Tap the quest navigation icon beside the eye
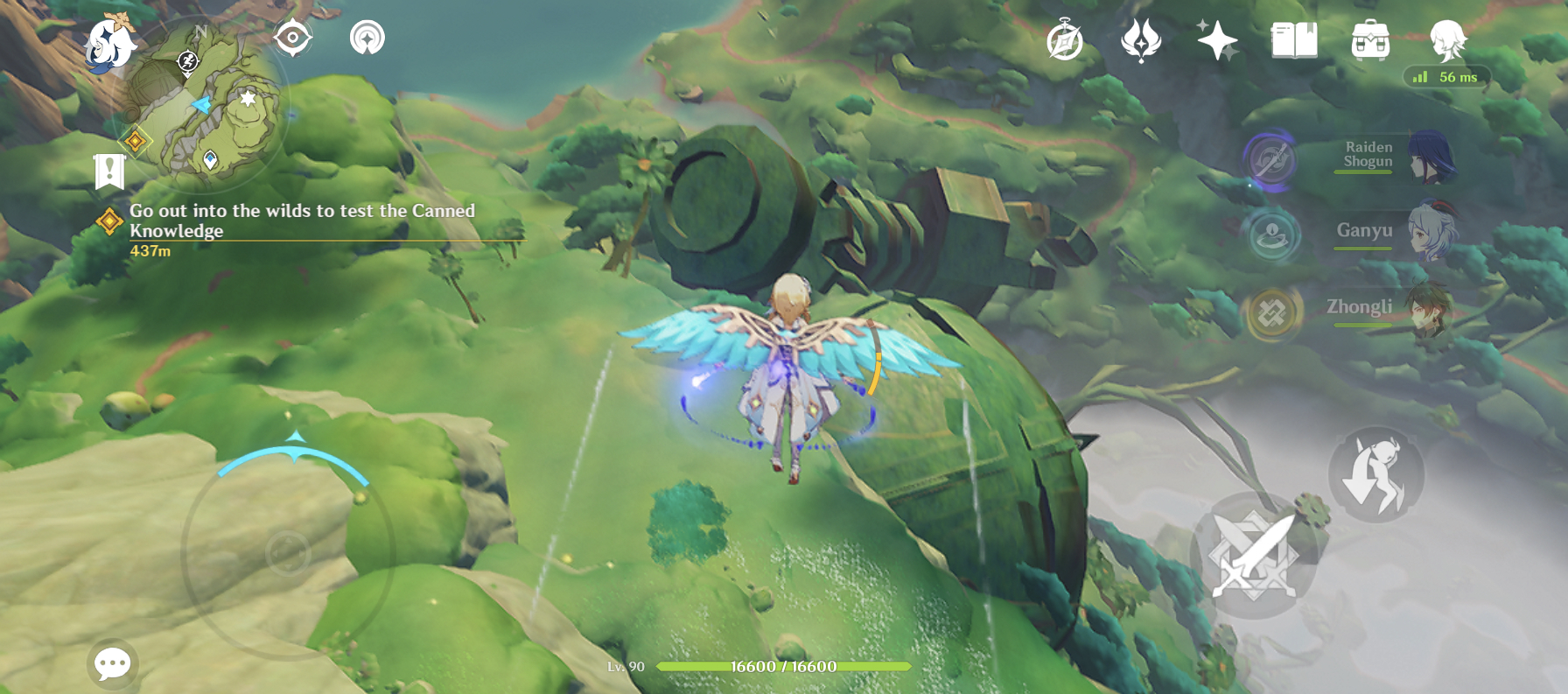The image size is (1568, 694). (367, 38)
